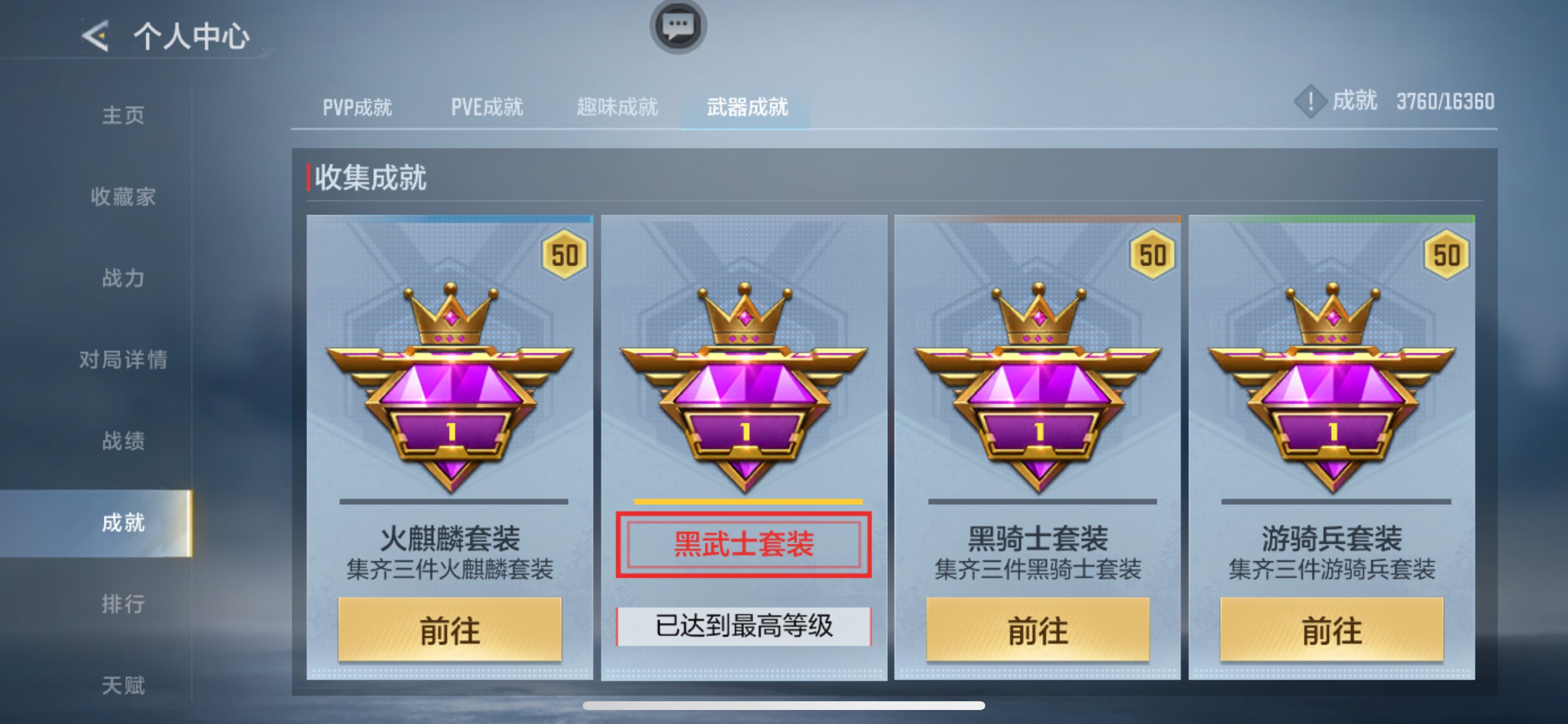Switch to the 趣味成就 tab
The width and height of the screenshot is (1568, 724).
[x=616, y=106]
